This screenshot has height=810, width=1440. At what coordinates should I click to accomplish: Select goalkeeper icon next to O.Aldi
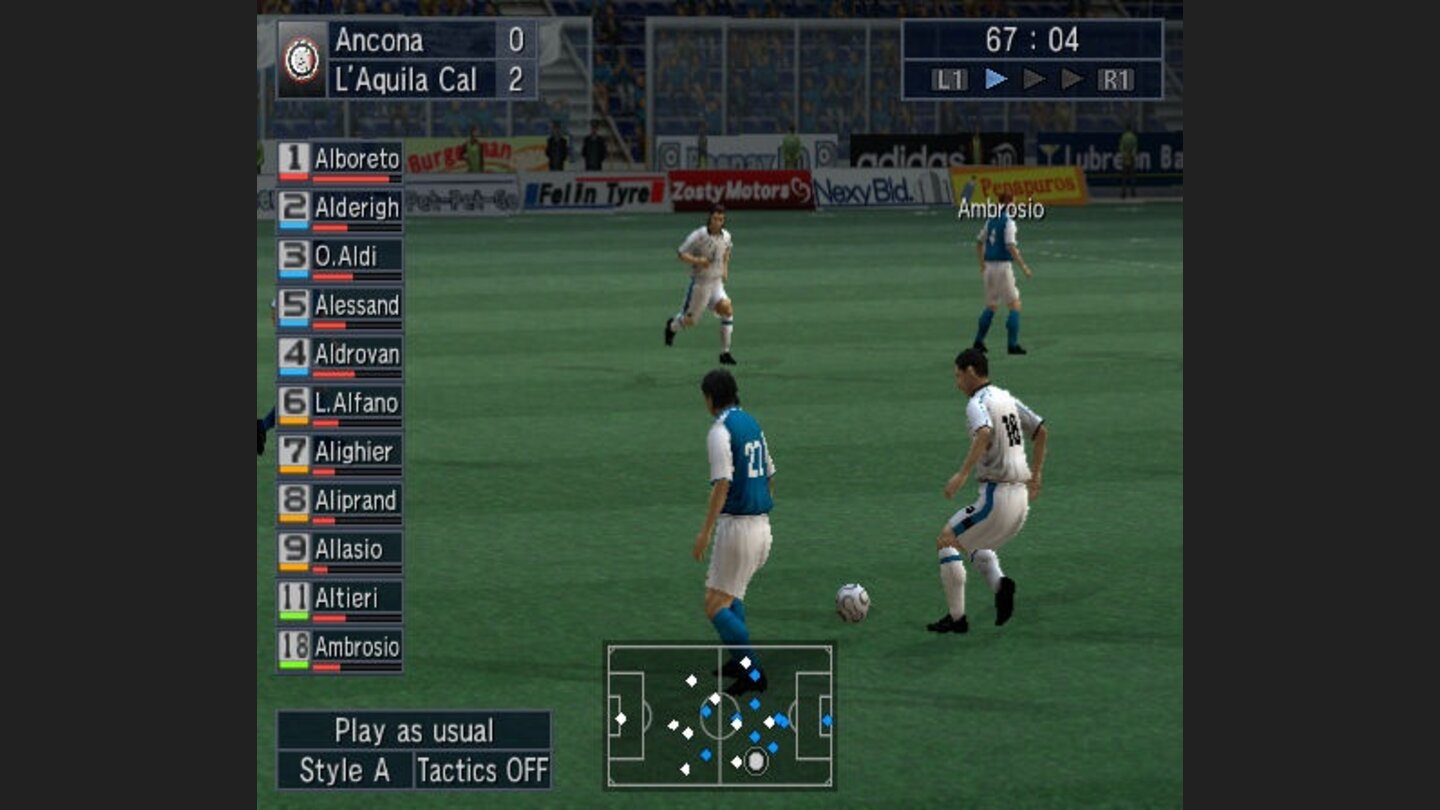(x=295, y=256)
